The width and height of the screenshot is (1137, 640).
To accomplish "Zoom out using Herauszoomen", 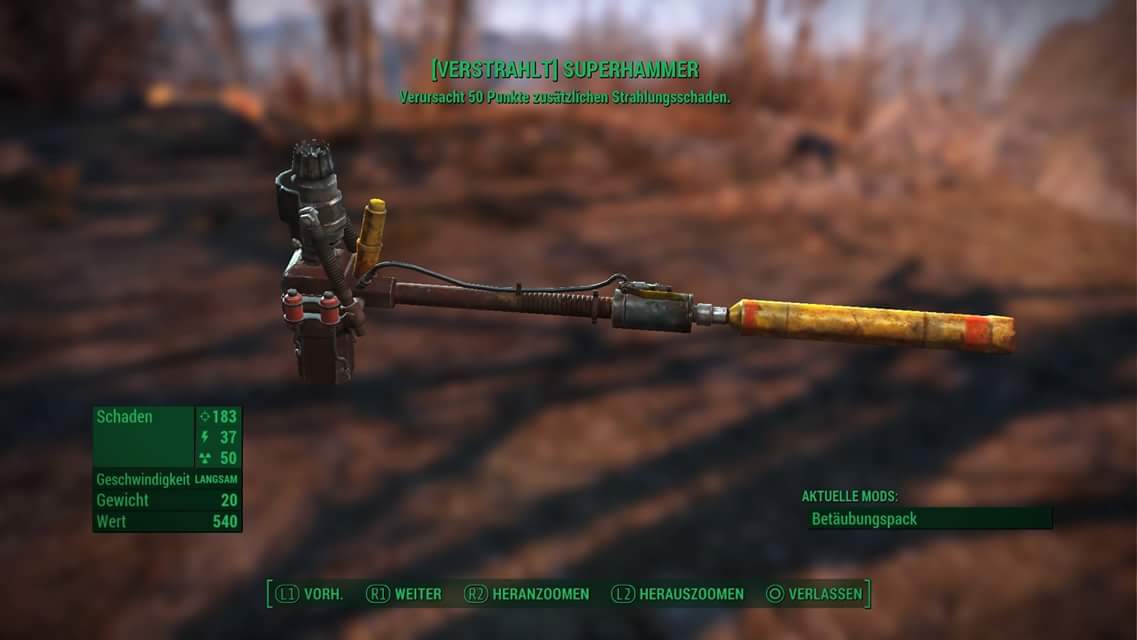I will pyautogui.click(x=678, y=594).
